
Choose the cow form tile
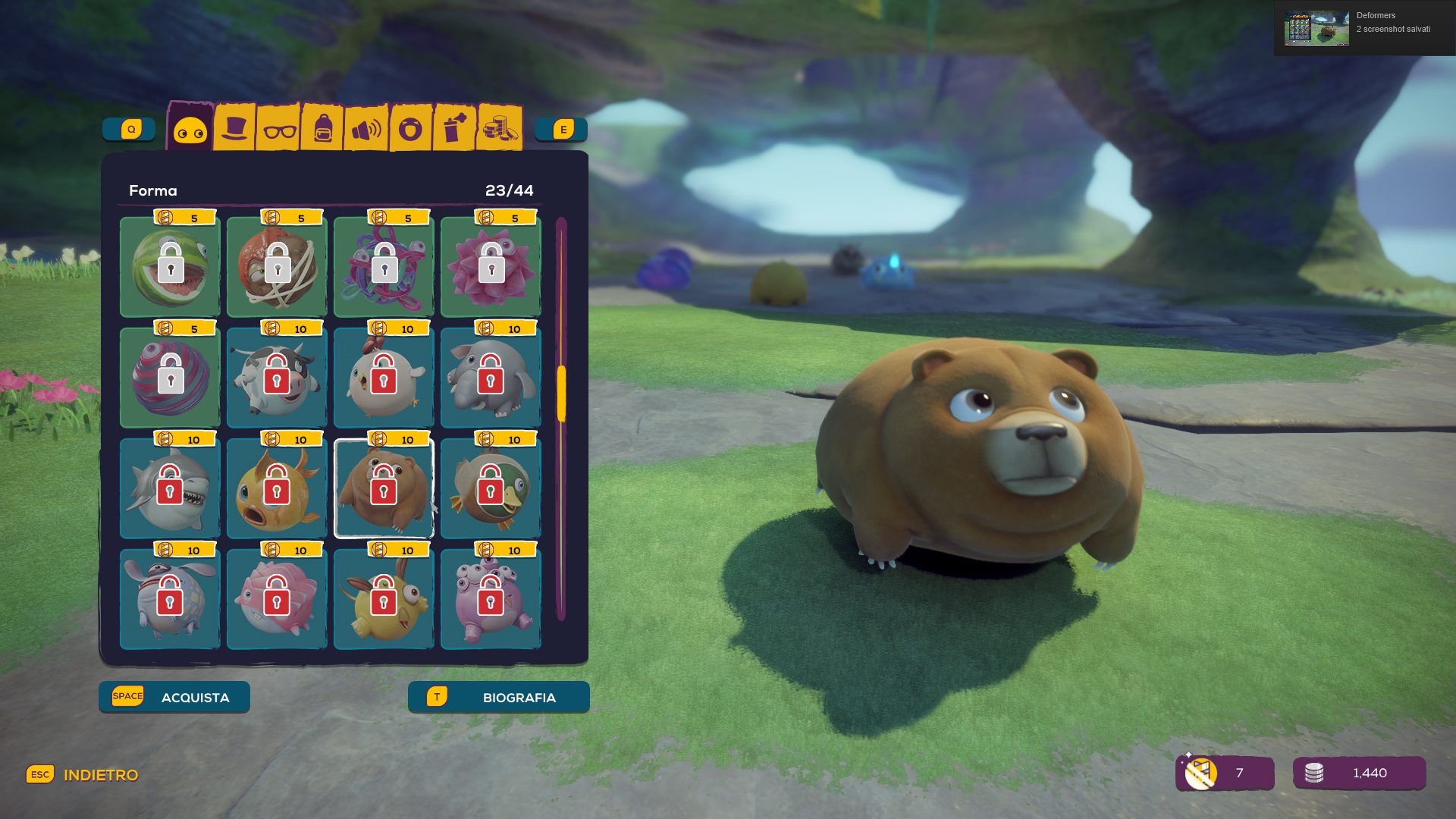click(x=277, y=378)
